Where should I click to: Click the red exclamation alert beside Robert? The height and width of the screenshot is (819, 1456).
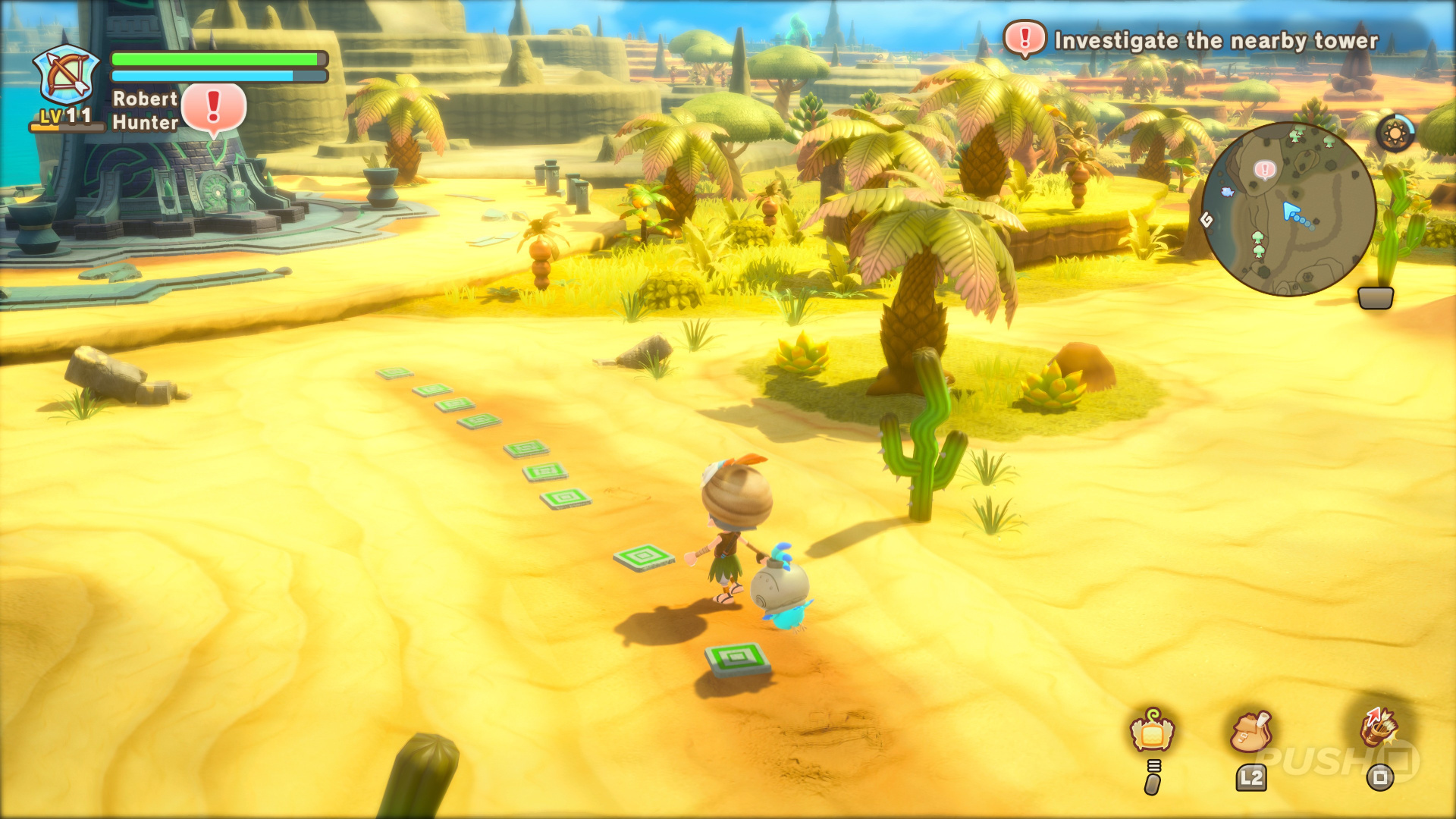tap(214, 108)
